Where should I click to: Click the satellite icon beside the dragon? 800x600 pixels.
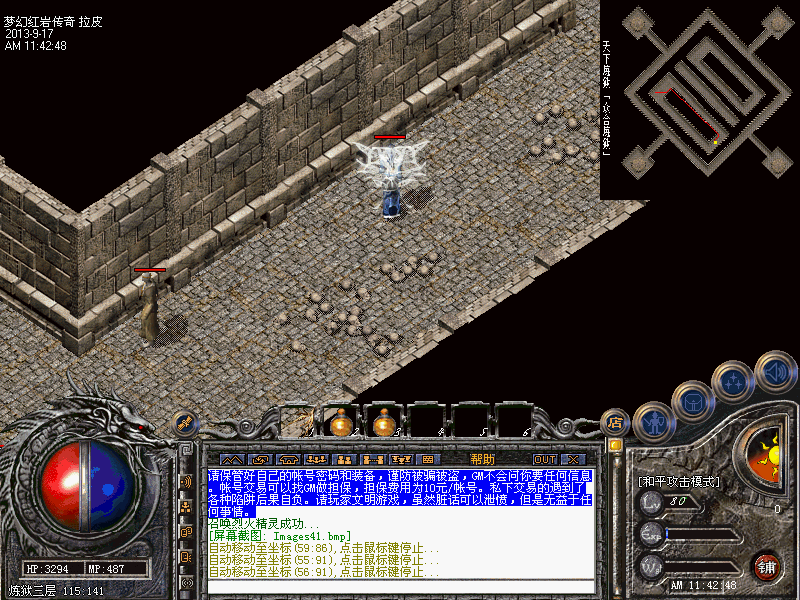185,424
